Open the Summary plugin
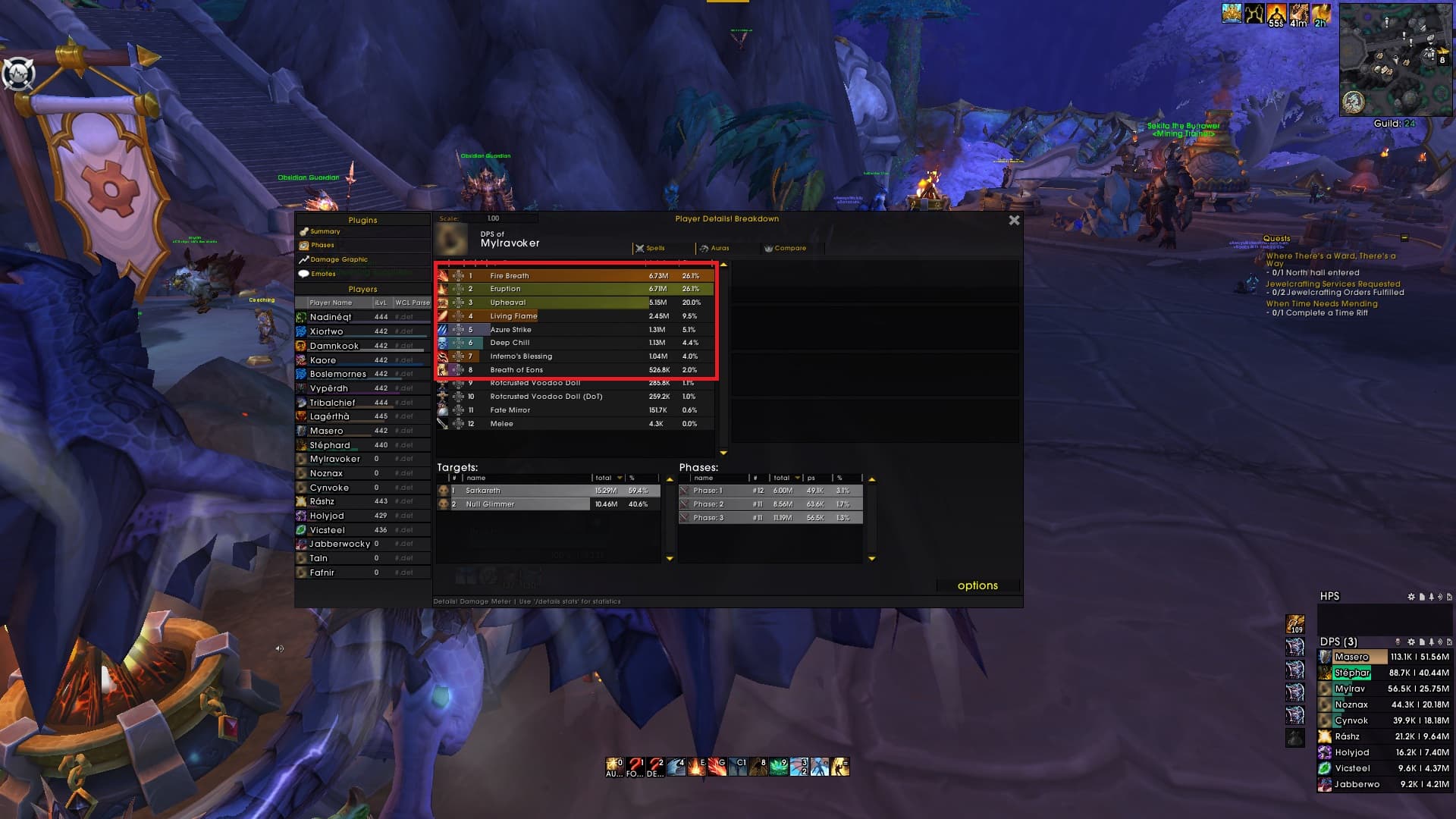The width and height of the screenshot is (1456, 819). 325,231
